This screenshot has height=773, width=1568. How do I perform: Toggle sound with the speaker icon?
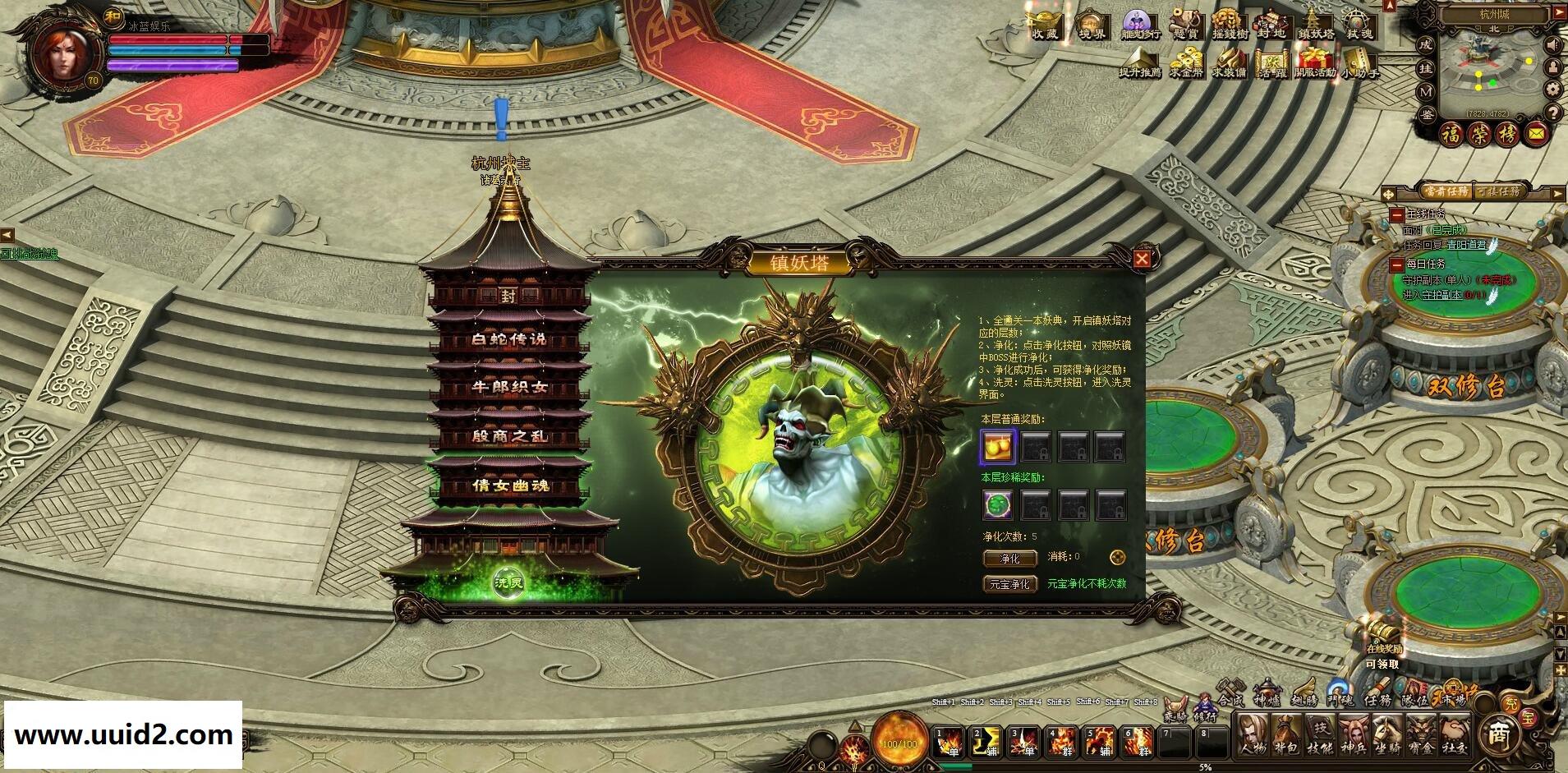(x=1552, y=44)
